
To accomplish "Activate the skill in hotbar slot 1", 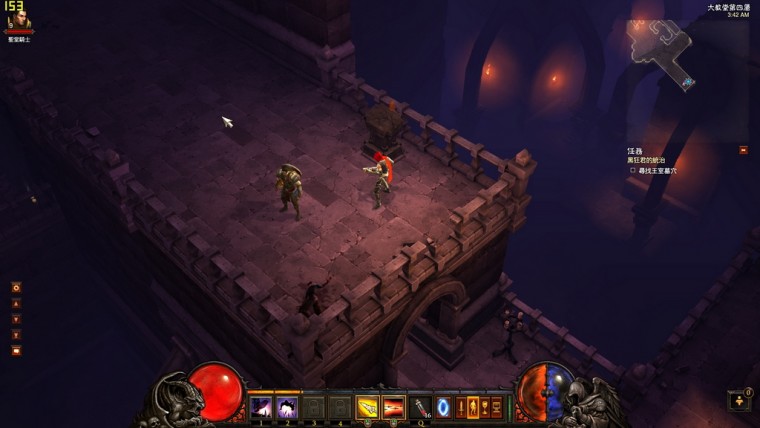I will point(261,407).
